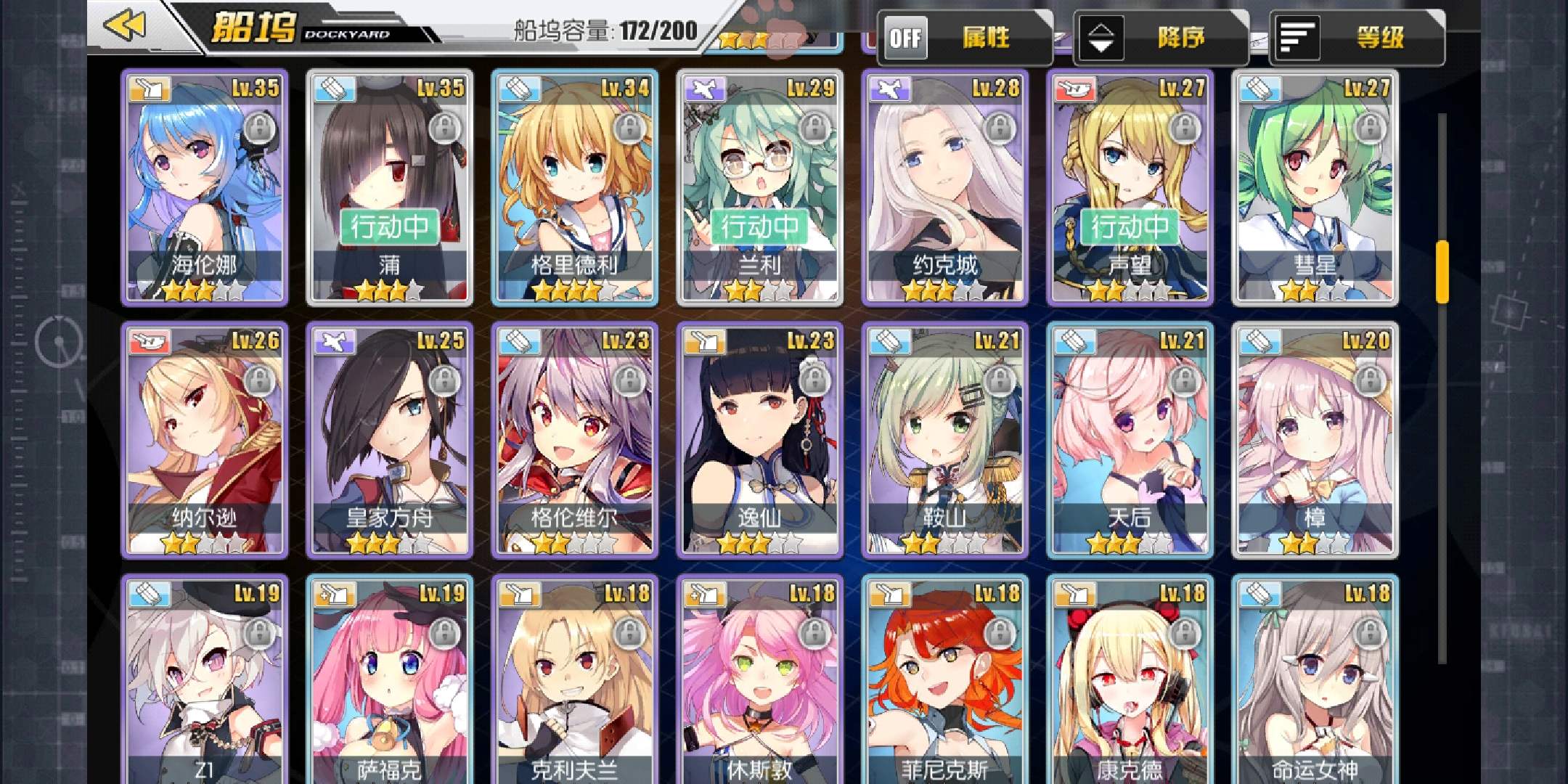Choose the 格伦维尔 ship card

(575, 440)
